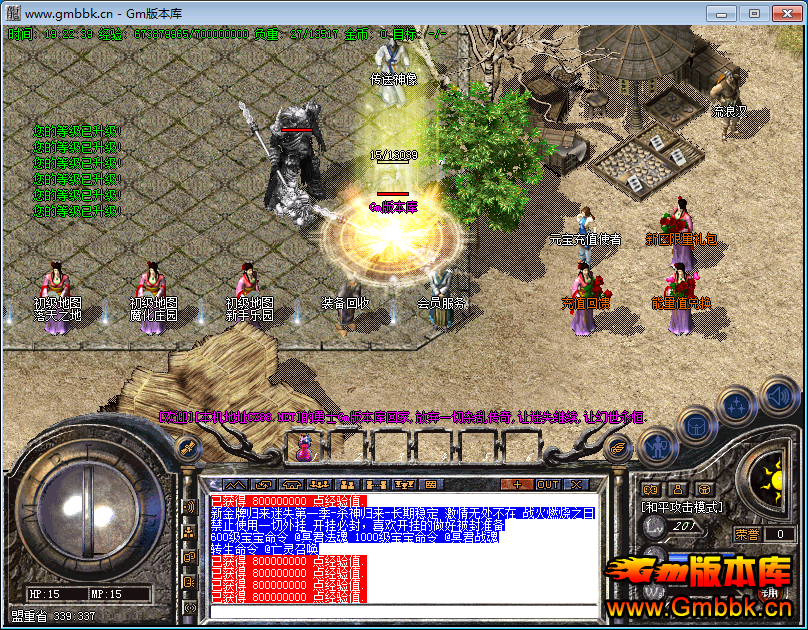Toggle sound with the round speaker button
The height and width of the screenshot is (630, 808).
click(778, 394)
